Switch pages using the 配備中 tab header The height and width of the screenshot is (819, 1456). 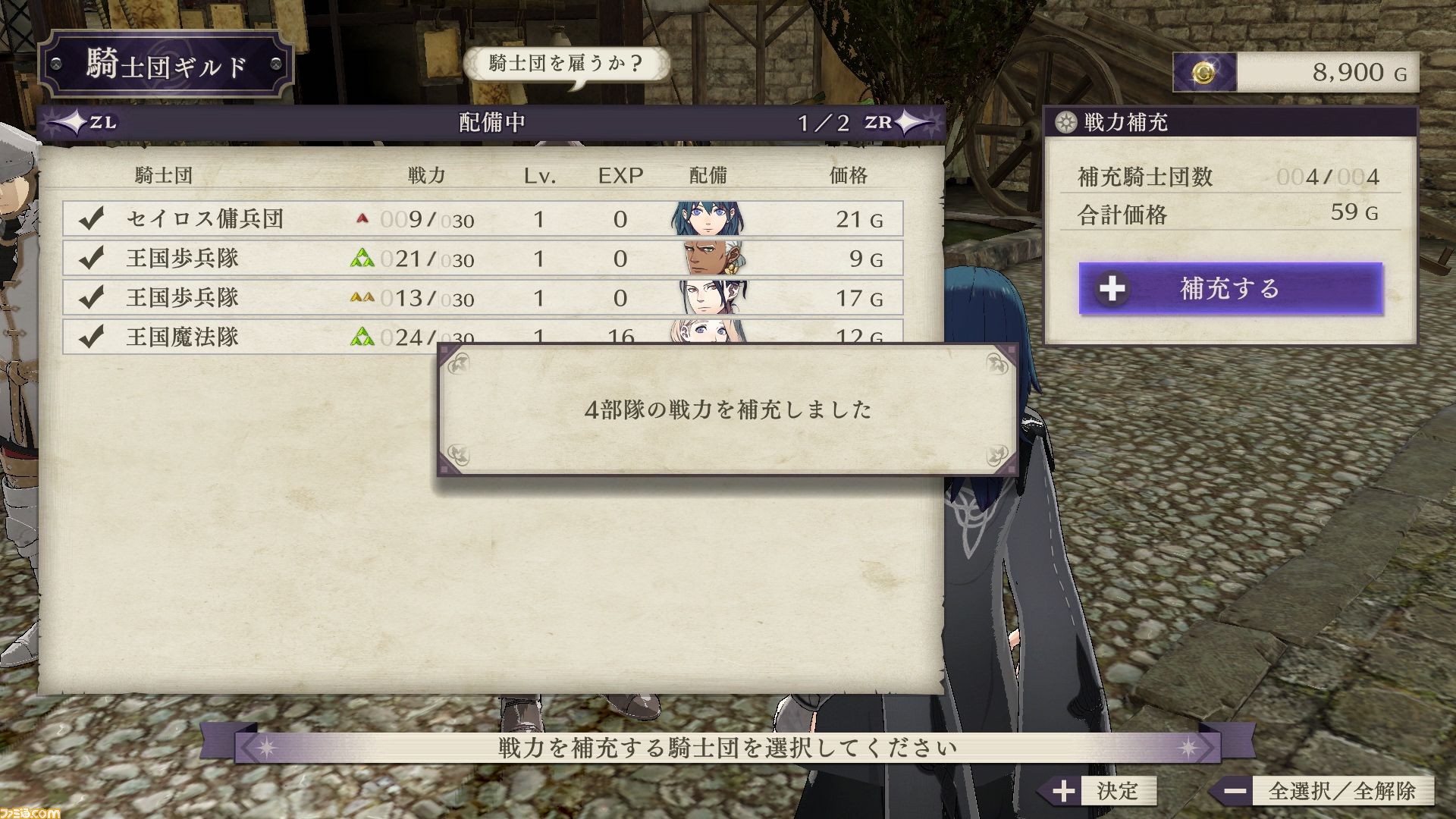[x=491, y=122]
